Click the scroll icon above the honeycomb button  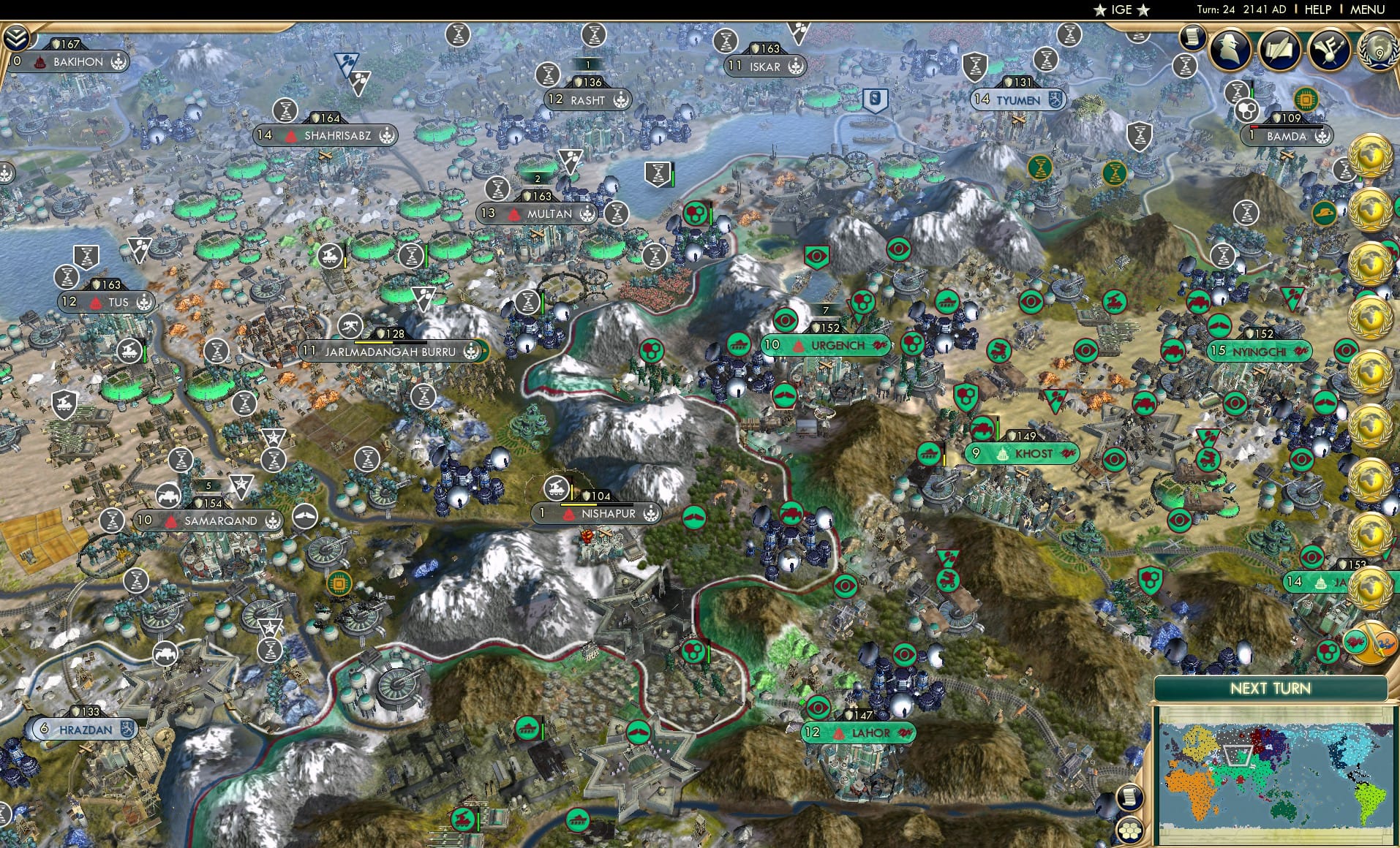pyautogui.click(x=1131, y=797)
